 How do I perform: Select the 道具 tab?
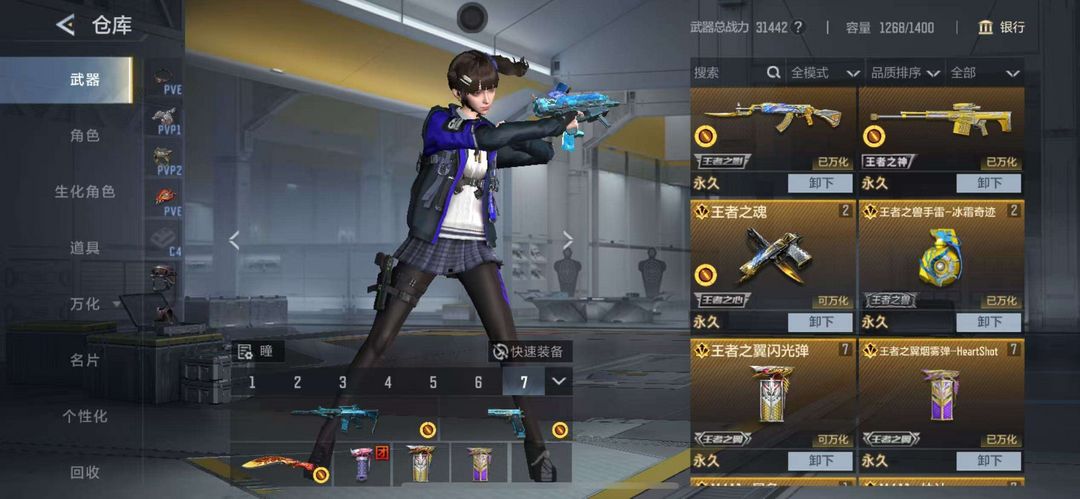(85, 247)
